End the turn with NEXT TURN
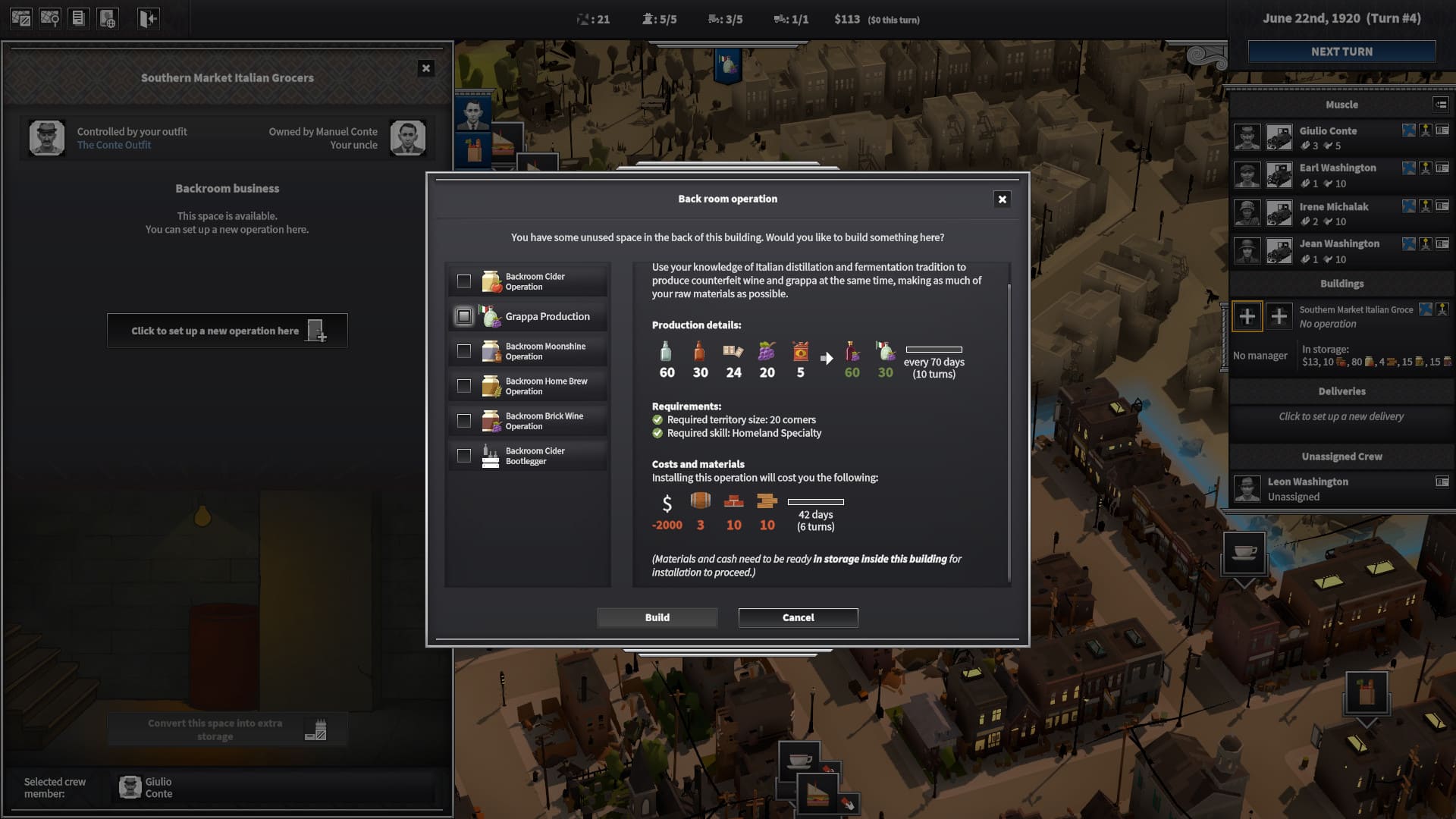1456x819 pixels. coord(1341,52)
